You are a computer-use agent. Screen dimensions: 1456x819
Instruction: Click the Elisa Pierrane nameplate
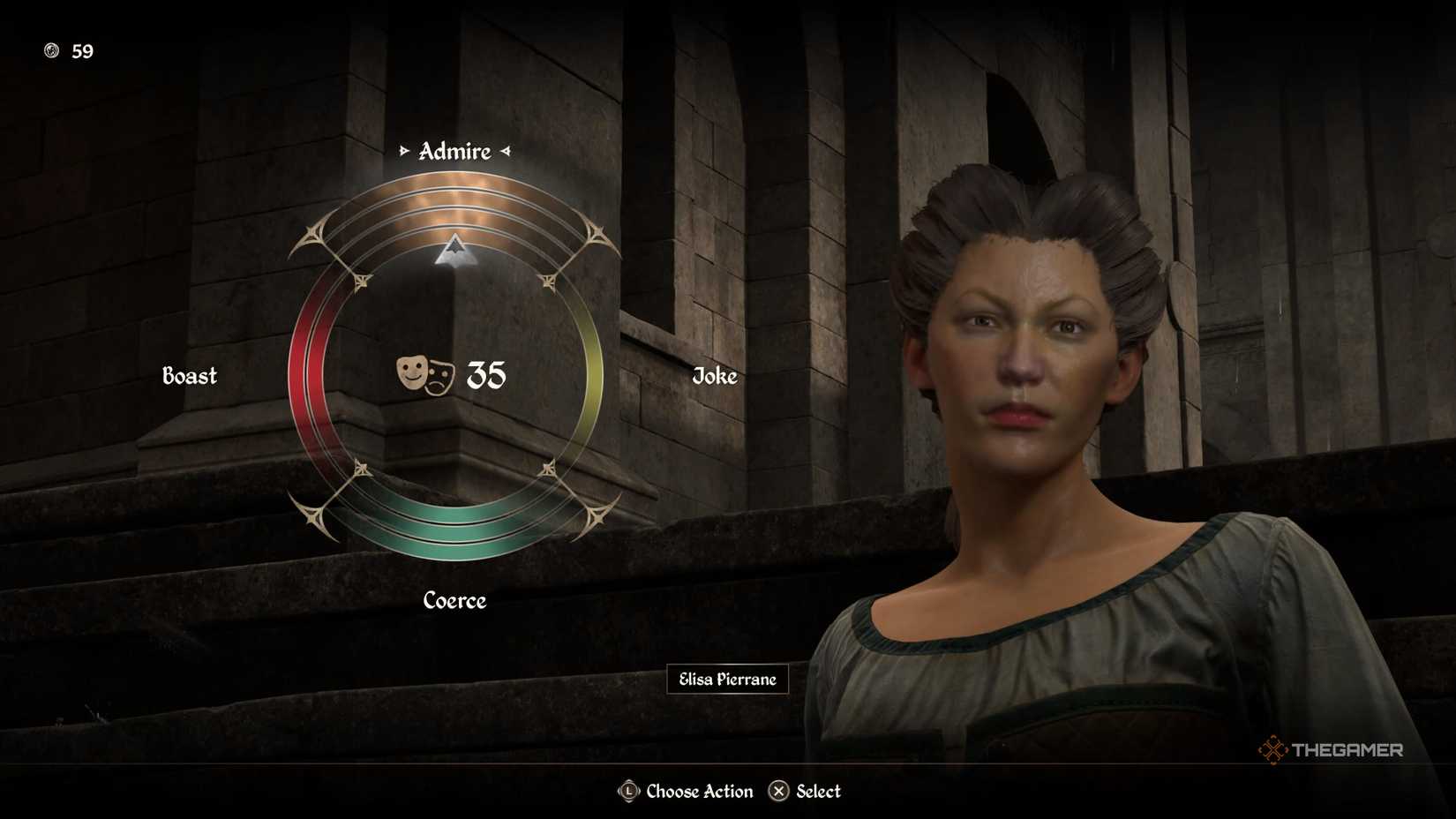pyautogui.click(x=727, y=680)
